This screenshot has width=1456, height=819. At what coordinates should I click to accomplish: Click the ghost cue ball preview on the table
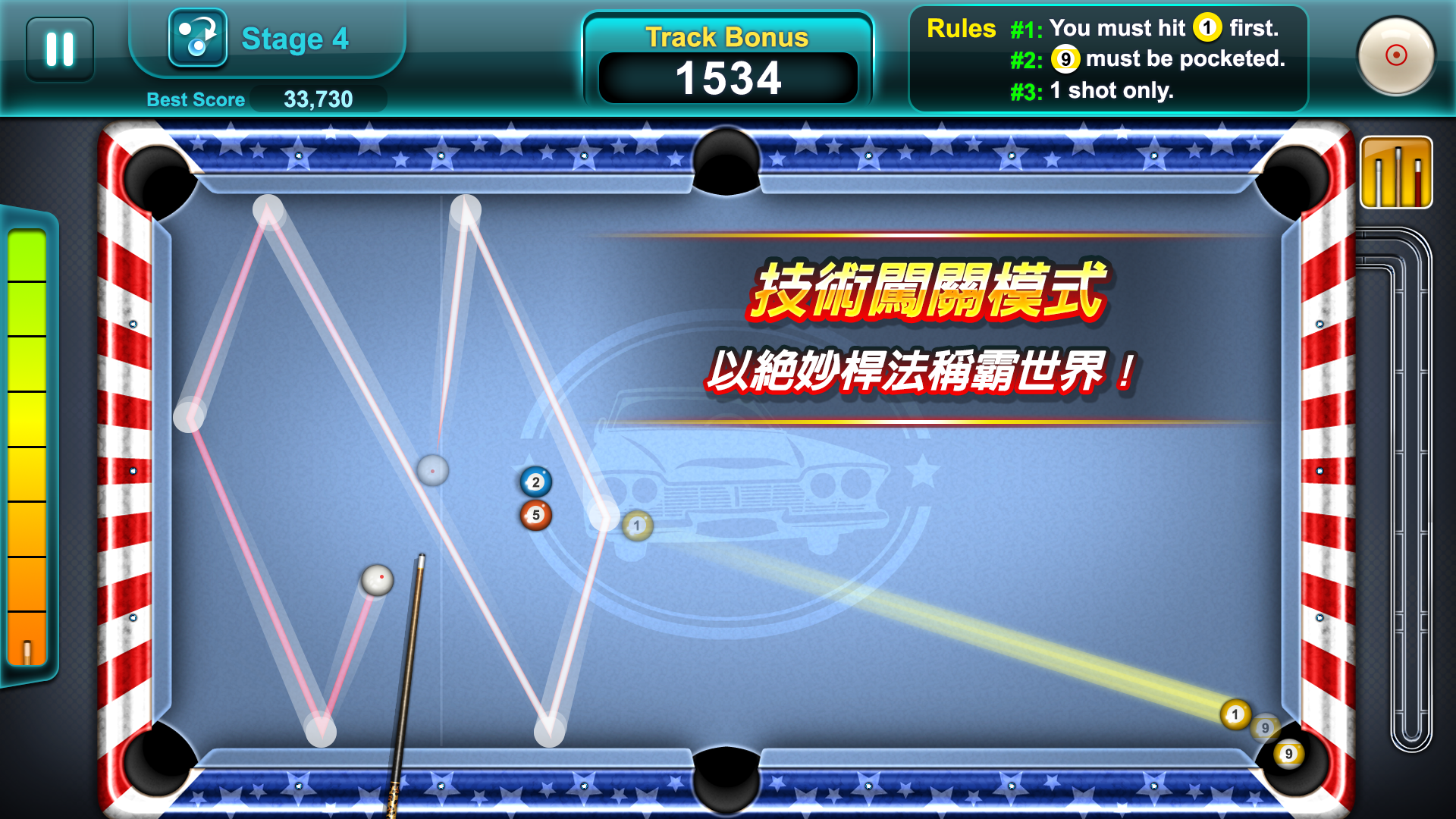(432, 470)
